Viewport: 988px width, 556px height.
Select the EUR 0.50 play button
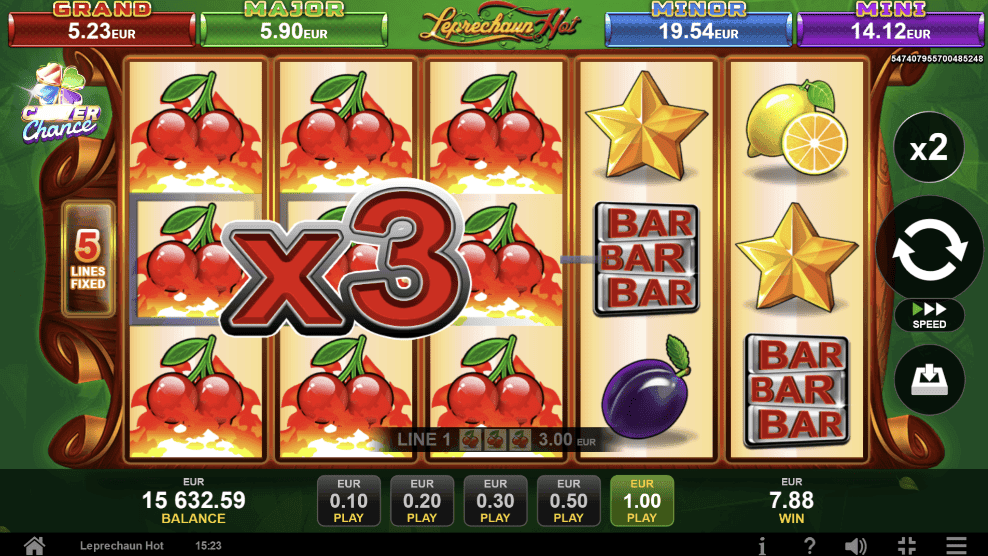click(x=568, y=500)
